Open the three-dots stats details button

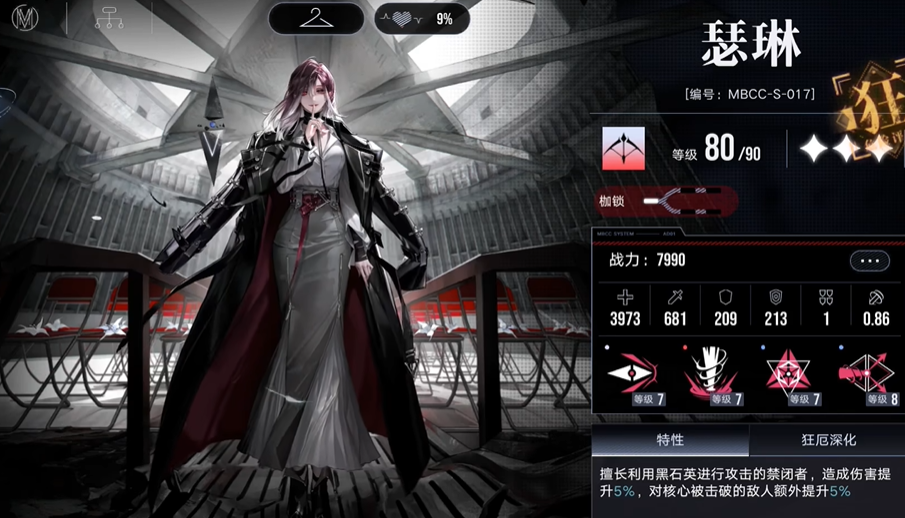tap(869, 261)
